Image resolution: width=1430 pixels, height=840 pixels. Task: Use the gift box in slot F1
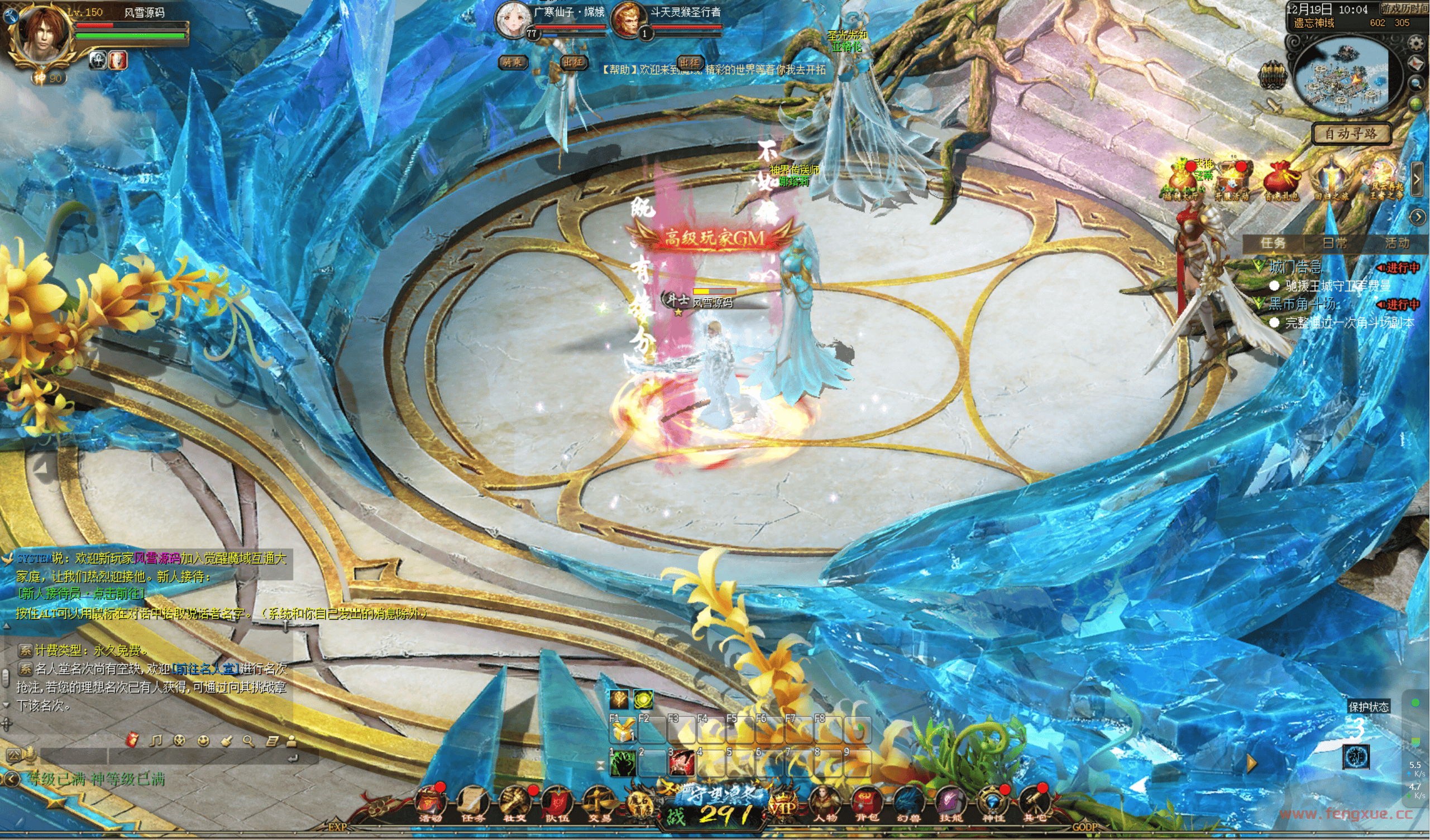pos(623,731)
